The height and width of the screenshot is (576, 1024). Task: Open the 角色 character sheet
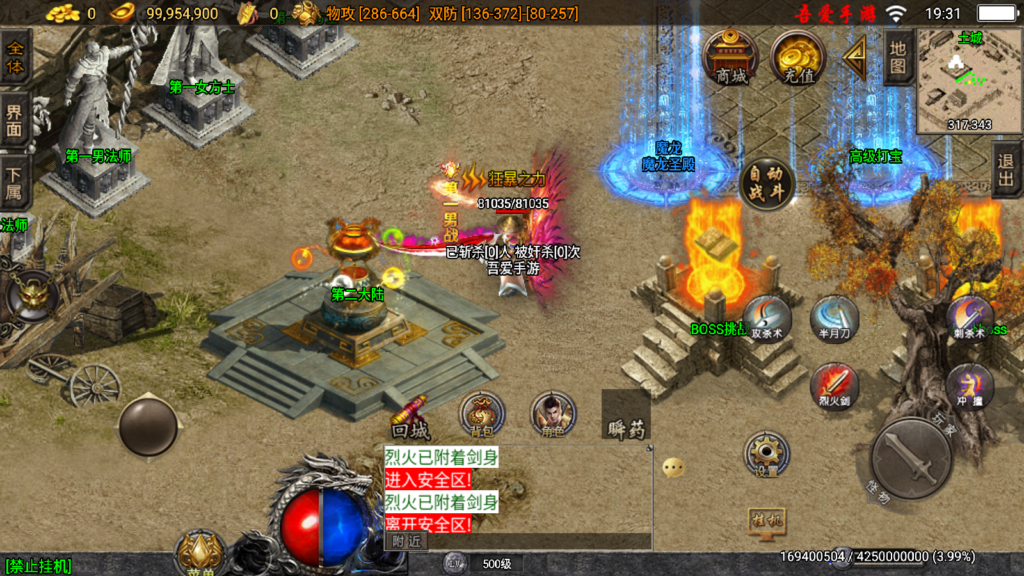552,414
